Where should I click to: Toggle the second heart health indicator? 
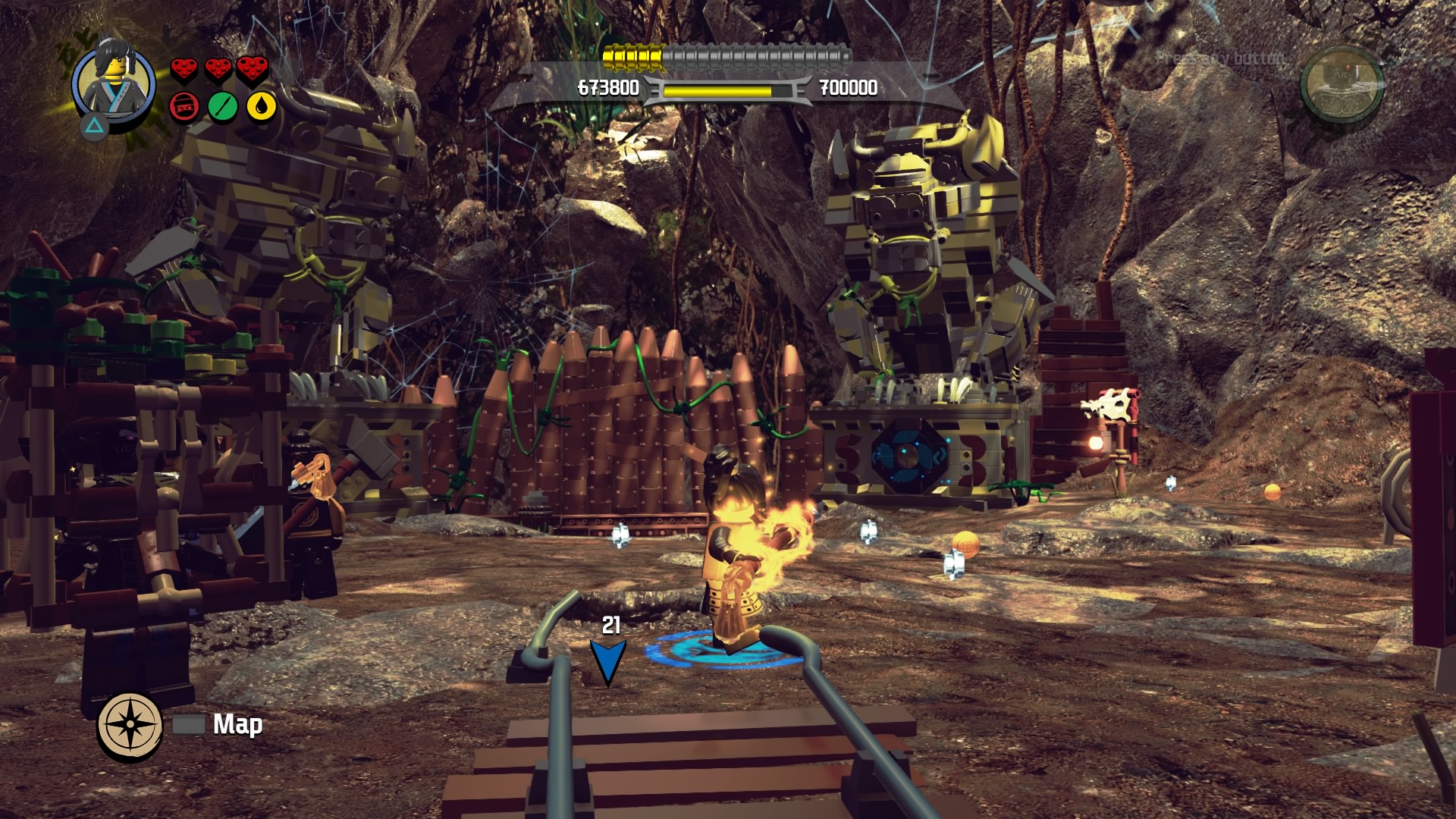[218, 67]
